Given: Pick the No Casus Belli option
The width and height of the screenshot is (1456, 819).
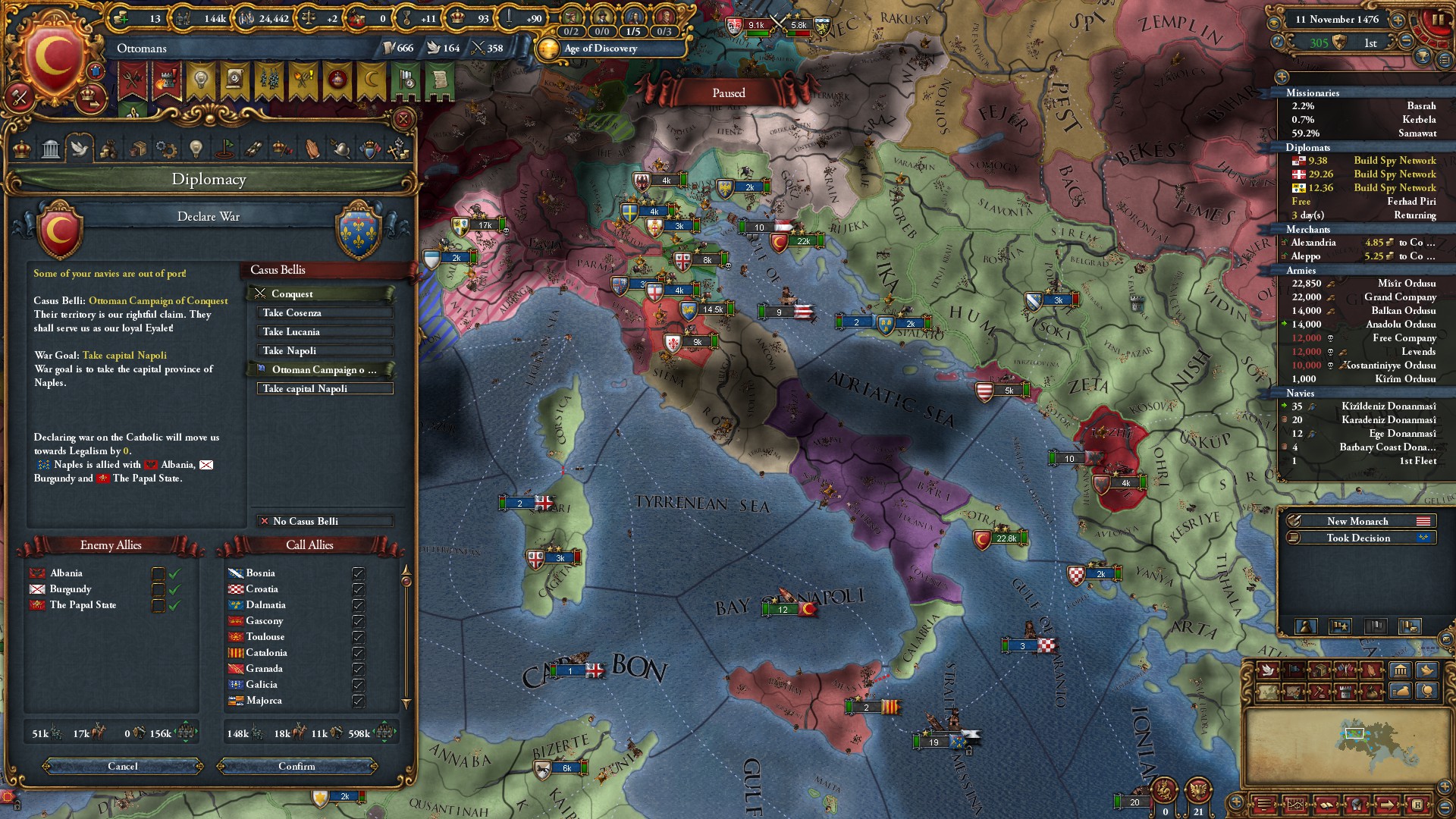Looking at the screenshot, I should click(x=325, y=522).
